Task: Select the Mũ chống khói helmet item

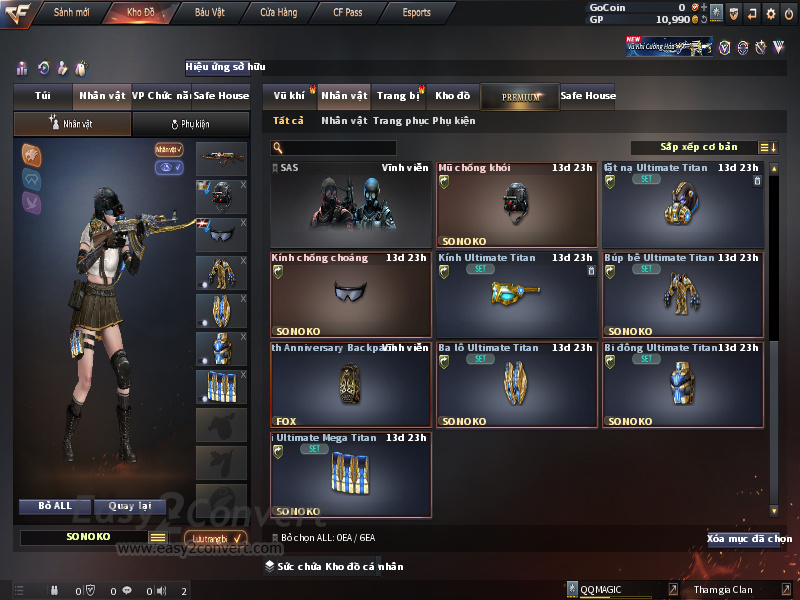Action: (x=516, y=205)
